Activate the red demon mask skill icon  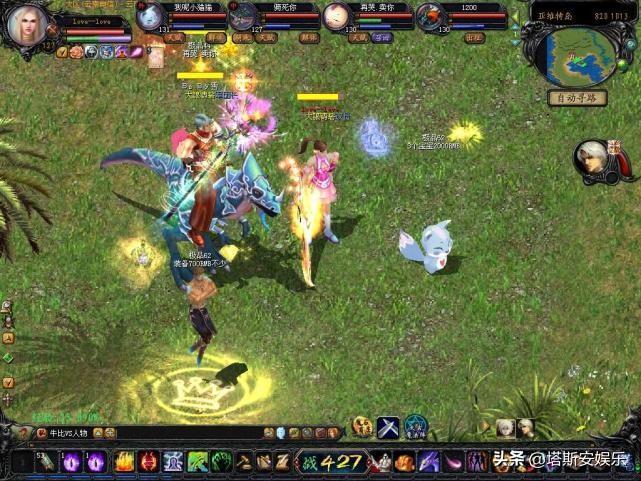coord(149,461)
